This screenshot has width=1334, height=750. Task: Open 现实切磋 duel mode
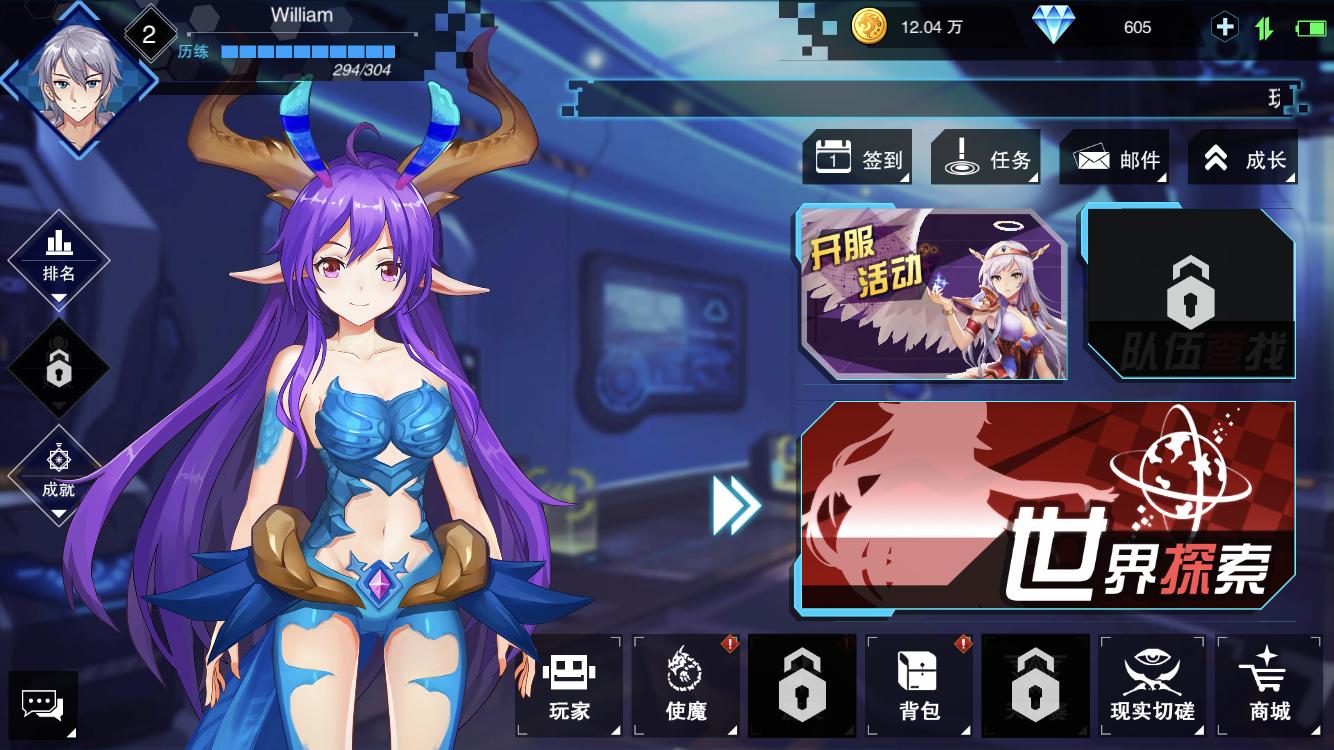(1152, 686)
